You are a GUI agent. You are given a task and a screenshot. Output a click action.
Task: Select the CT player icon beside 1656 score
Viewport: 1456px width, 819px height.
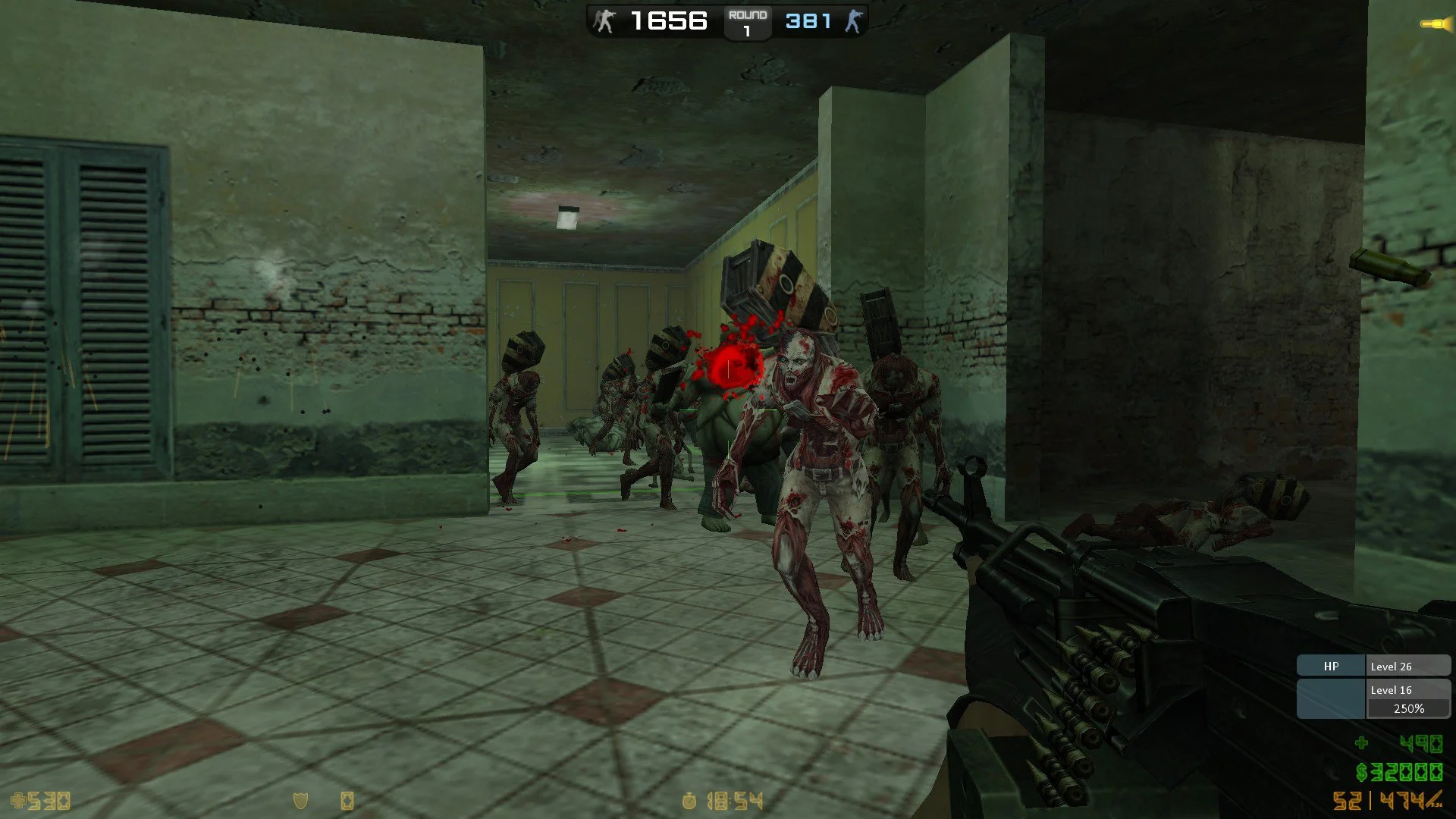[x=603, y=21]
